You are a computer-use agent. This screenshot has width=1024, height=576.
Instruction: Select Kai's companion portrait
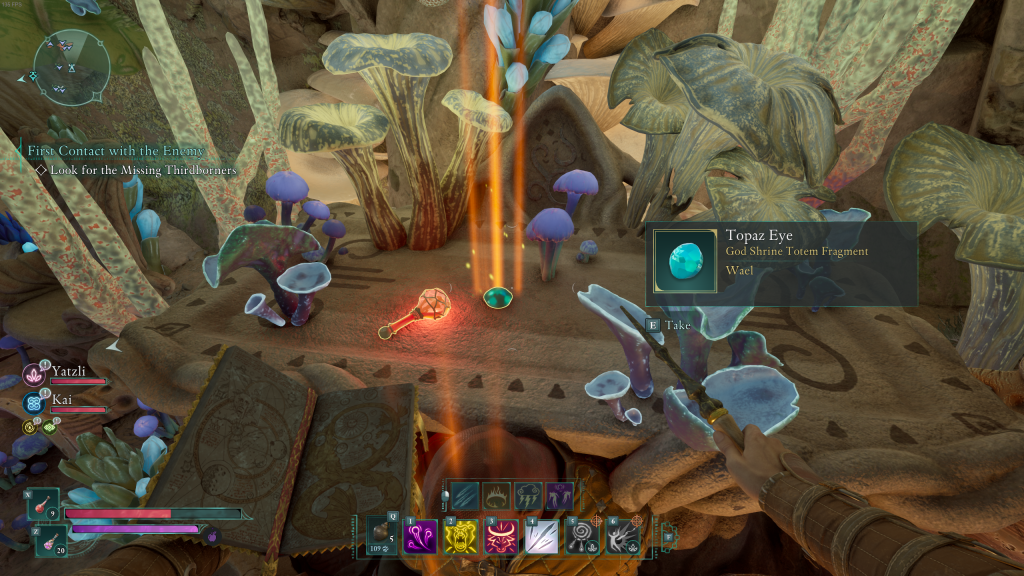[33, 402]
